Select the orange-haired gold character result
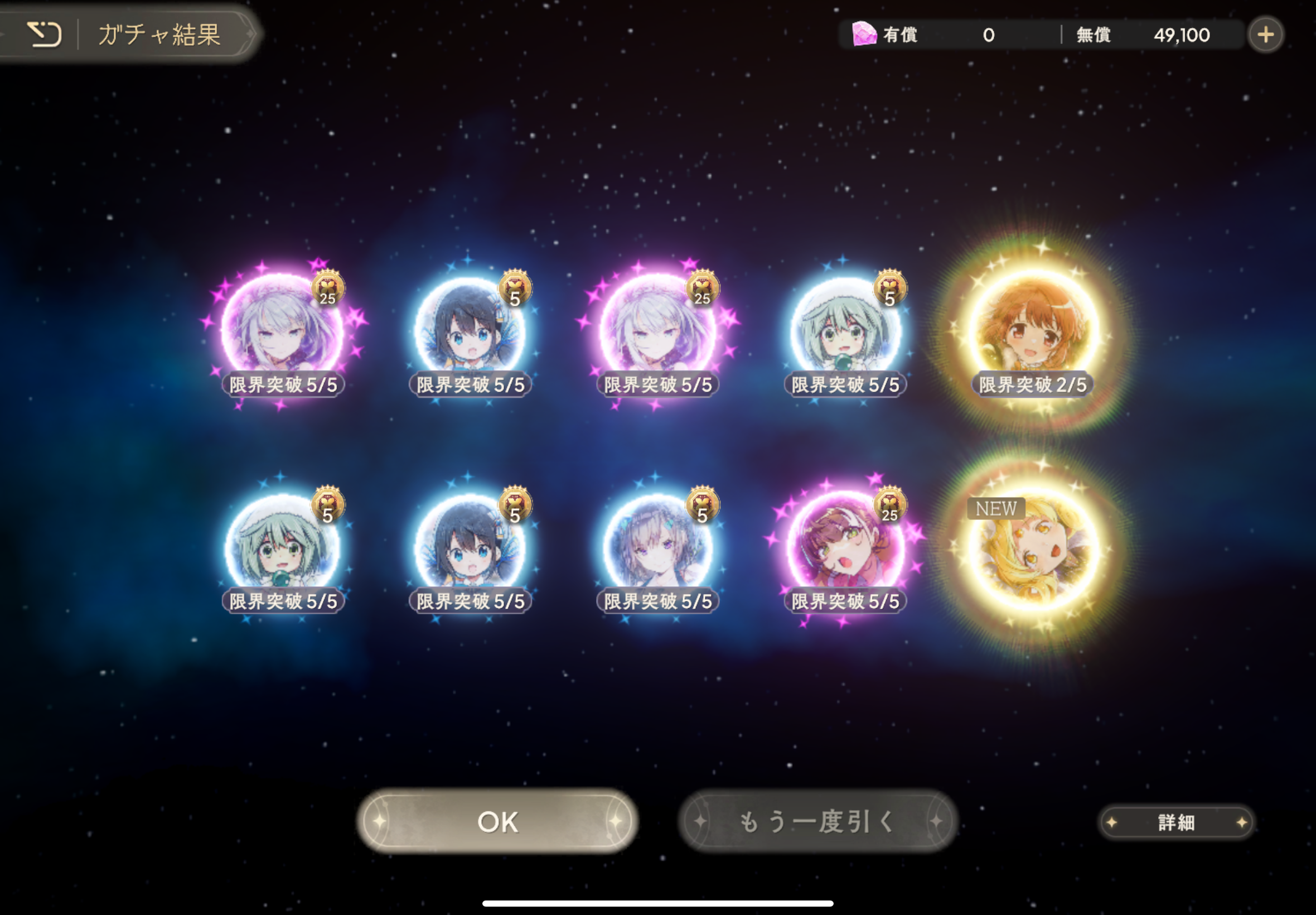Image resolution: width=1316 pixels, height=915 pixels. pyautogui.click(x=1033, y=333)
